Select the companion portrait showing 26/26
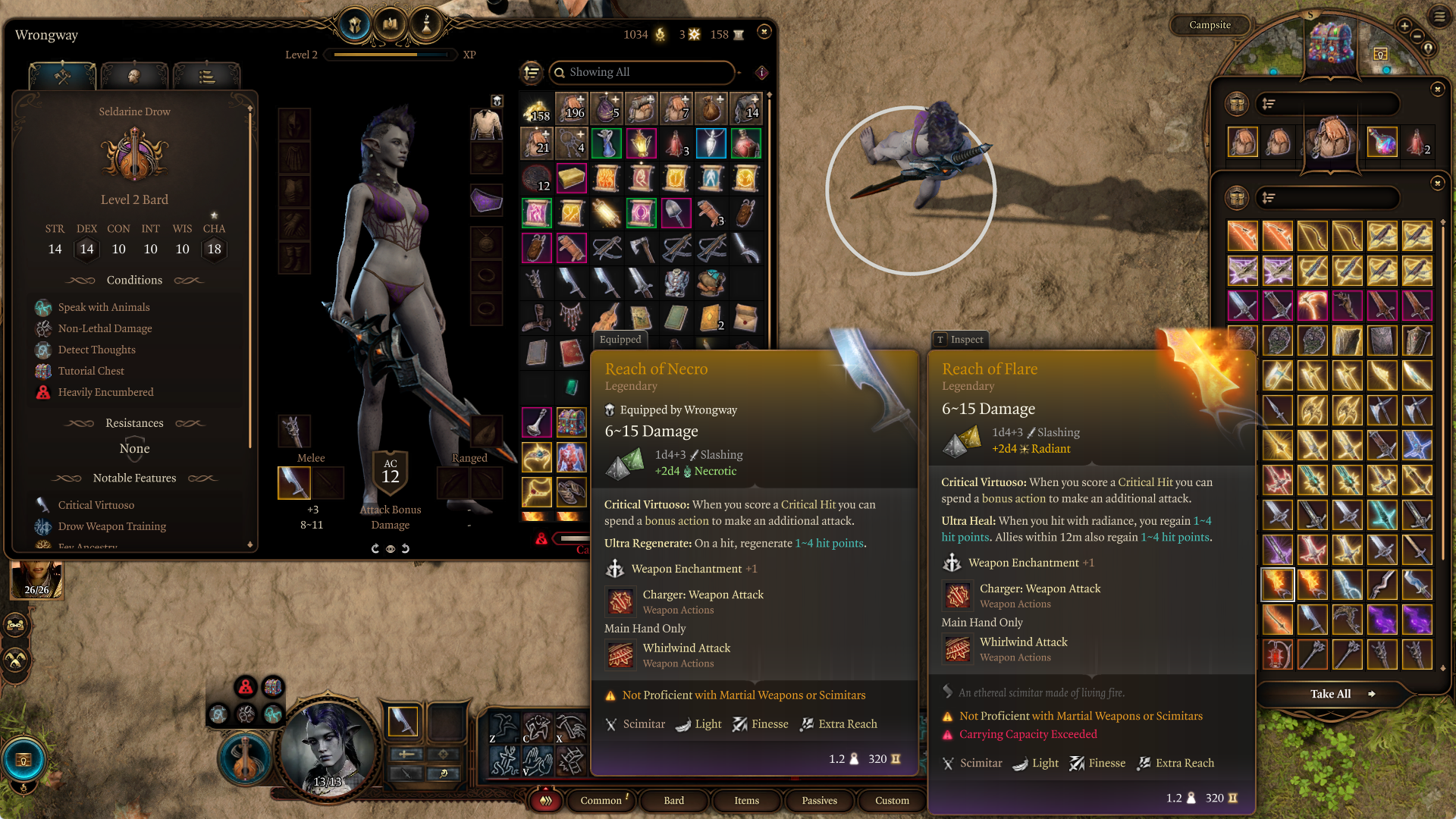The width and height of the screenshot is (1456, 819). coord(36,580)
